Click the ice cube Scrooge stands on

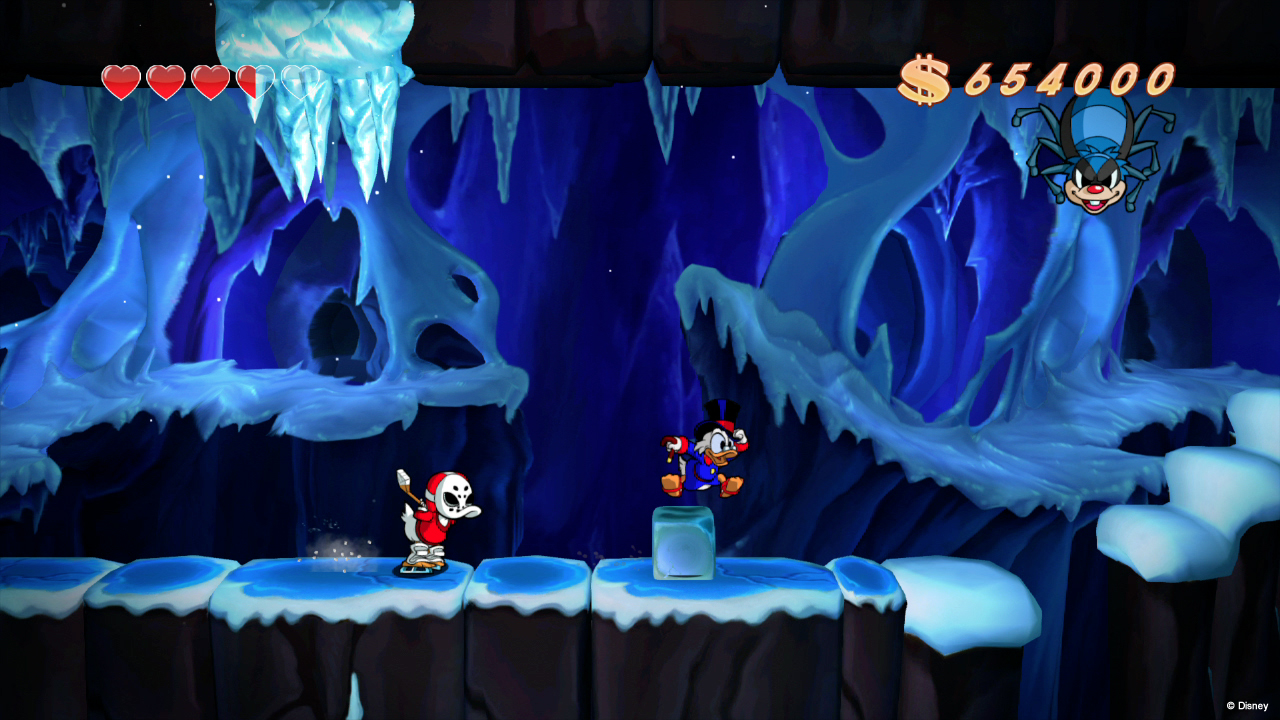click(x=683, y=545)
